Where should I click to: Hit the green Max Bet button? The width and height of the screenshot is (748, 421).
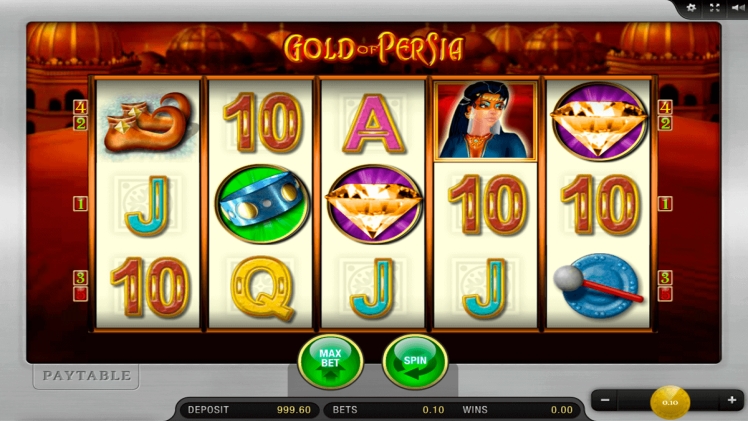[330, 360]
